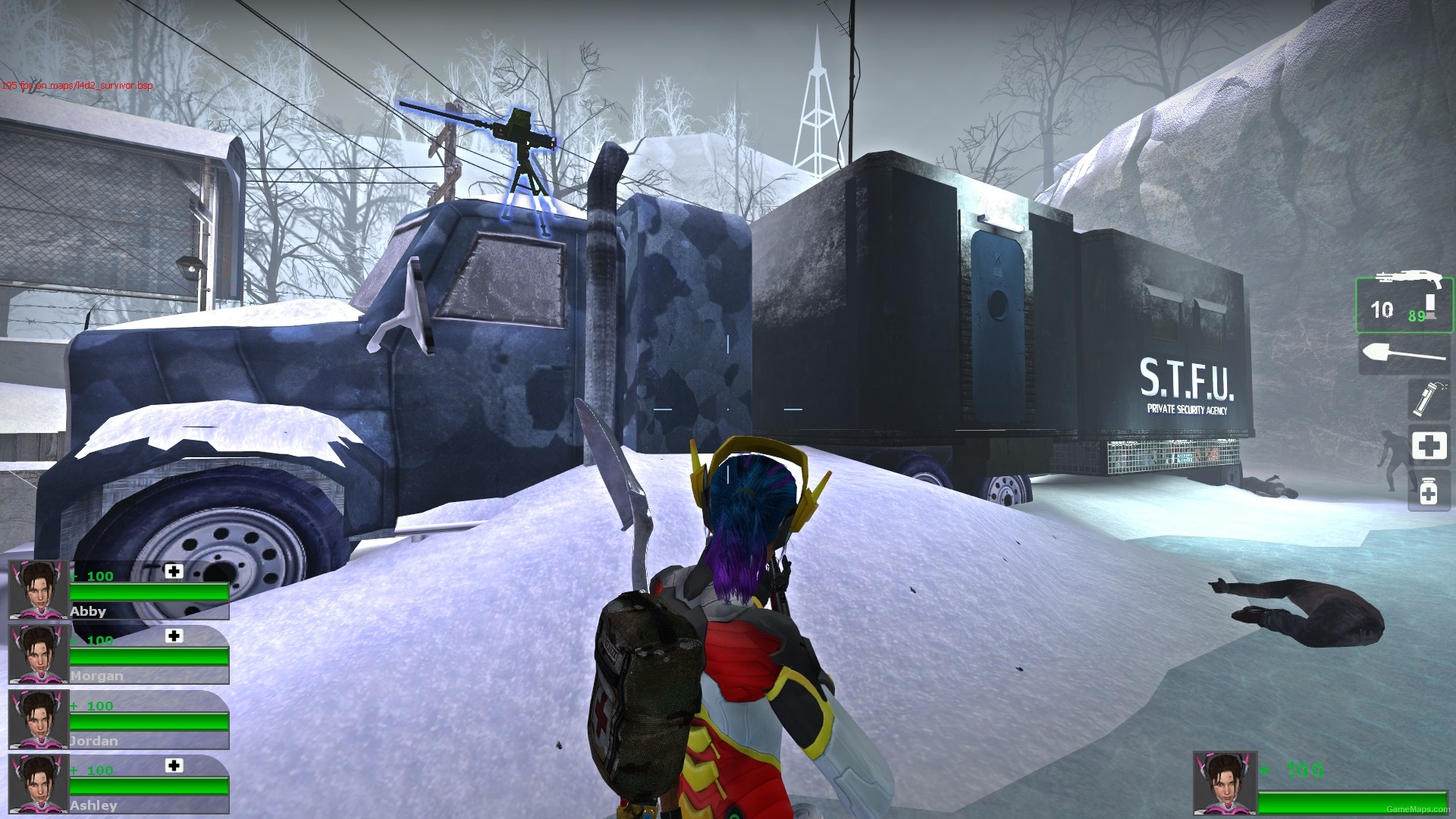Select Jordan's teammate panel
This screenshot has width=1456, height=819.
[114, 720]
